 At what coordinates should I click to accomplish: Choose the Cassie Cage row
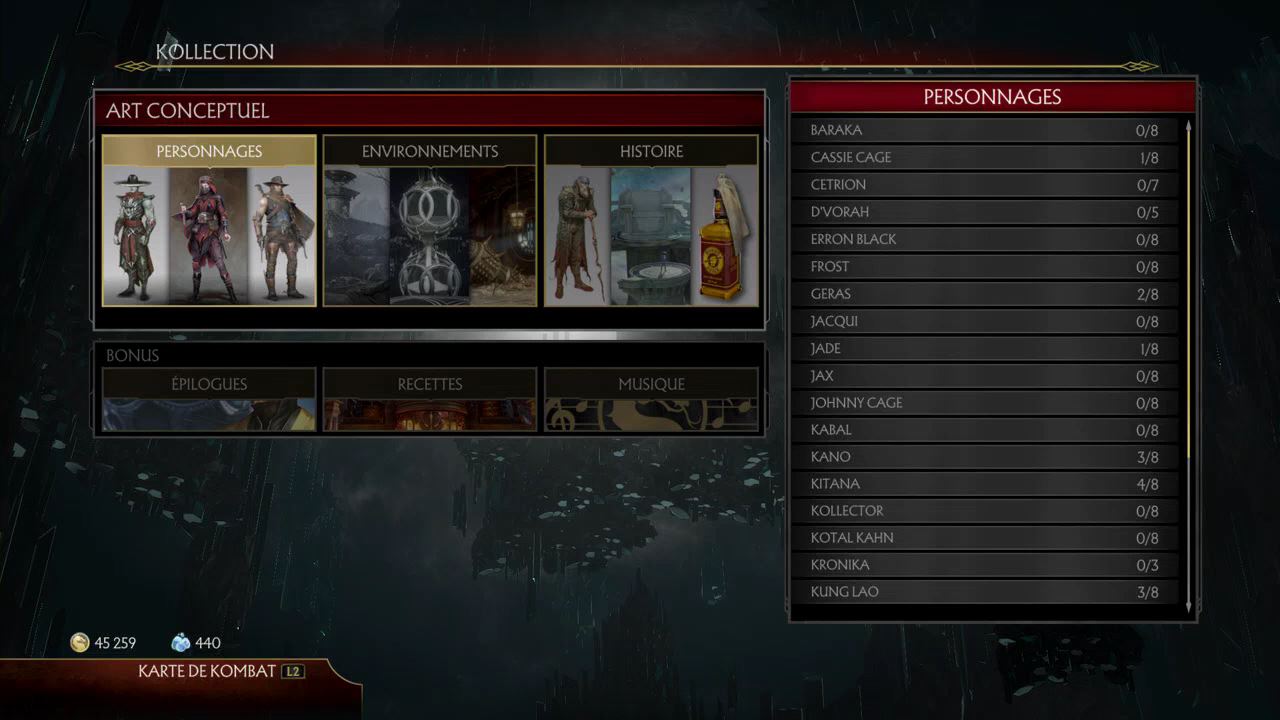click(x=985, y=157)
